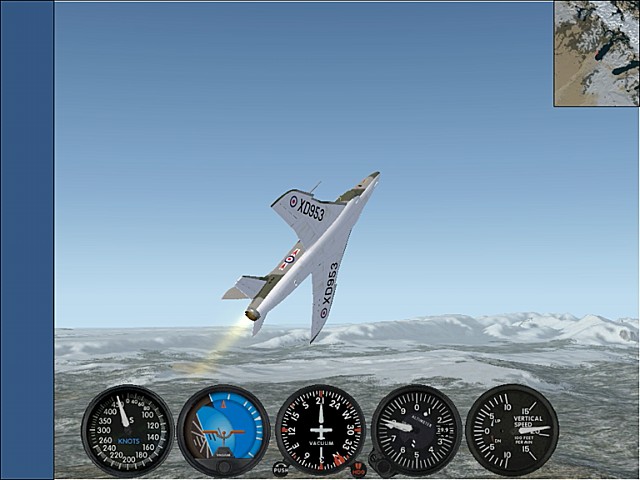Image resolution: width=640 pixels, height=480 pixels.
Task: Select the blue attitude indicator gauge
Action: tap(223, 430)
